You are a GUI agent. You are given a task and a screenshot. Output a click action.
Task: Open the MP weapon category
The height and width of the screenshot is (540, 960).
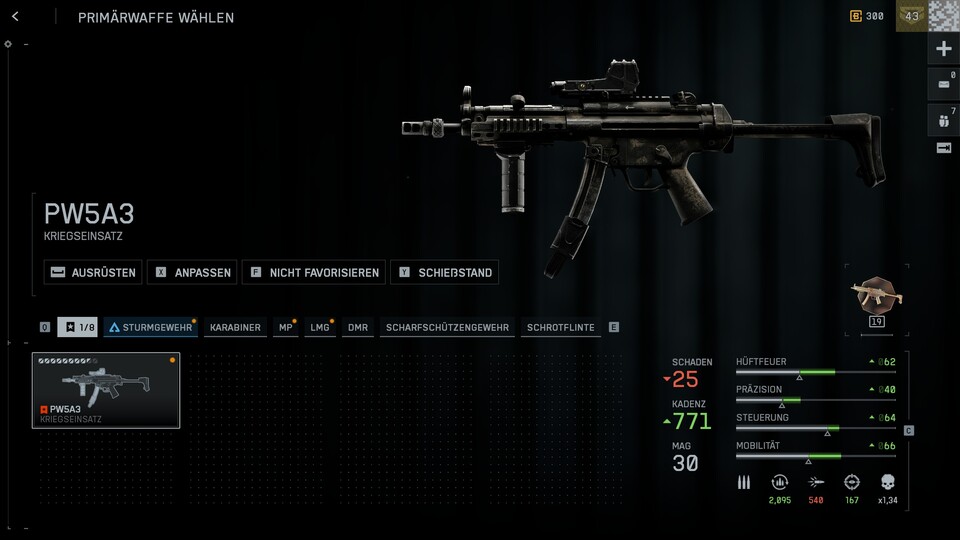[286, 327]
